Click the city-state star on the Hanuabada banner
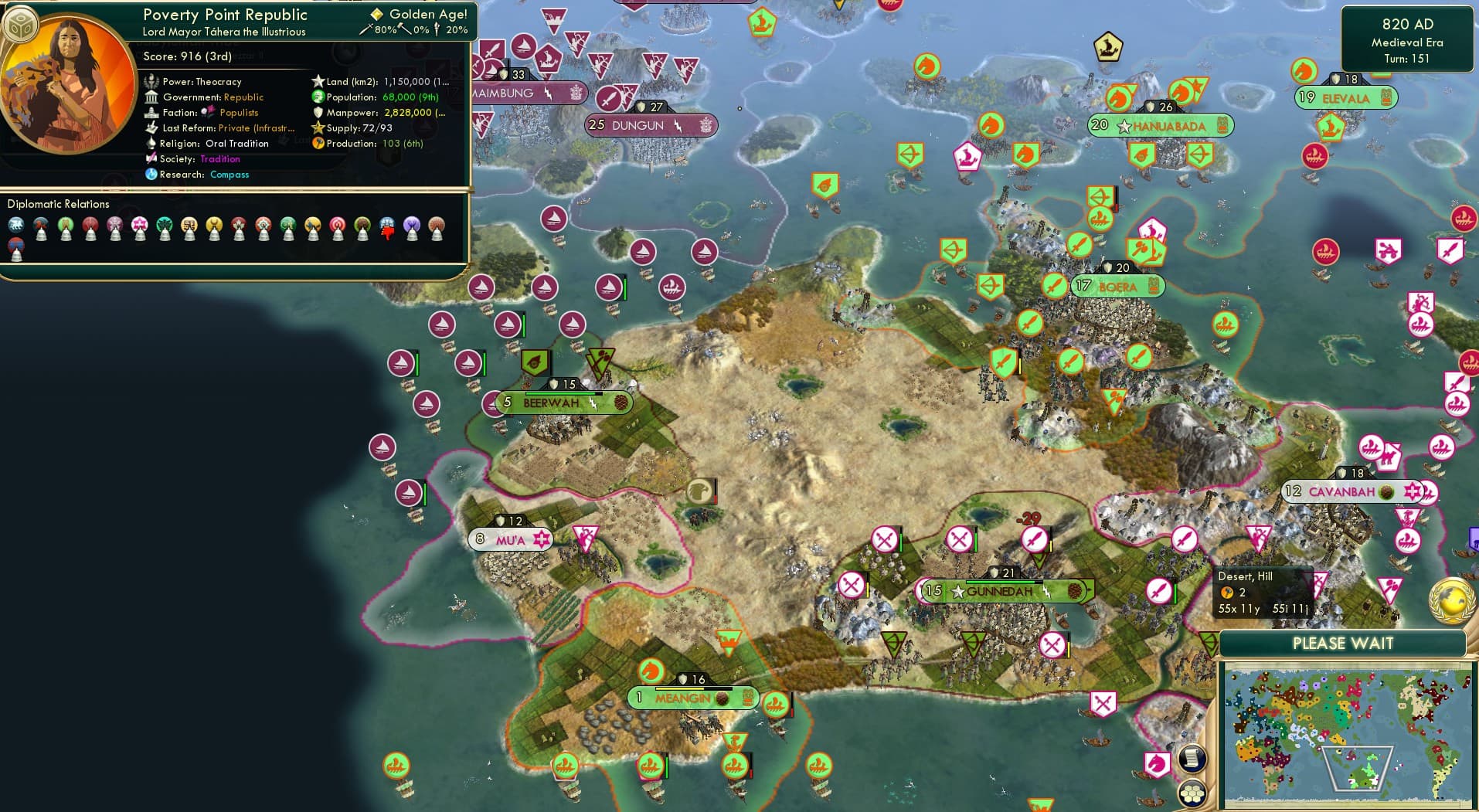Image resolution: width=1479 pixels, height=812 pixels. (1124, 126)
